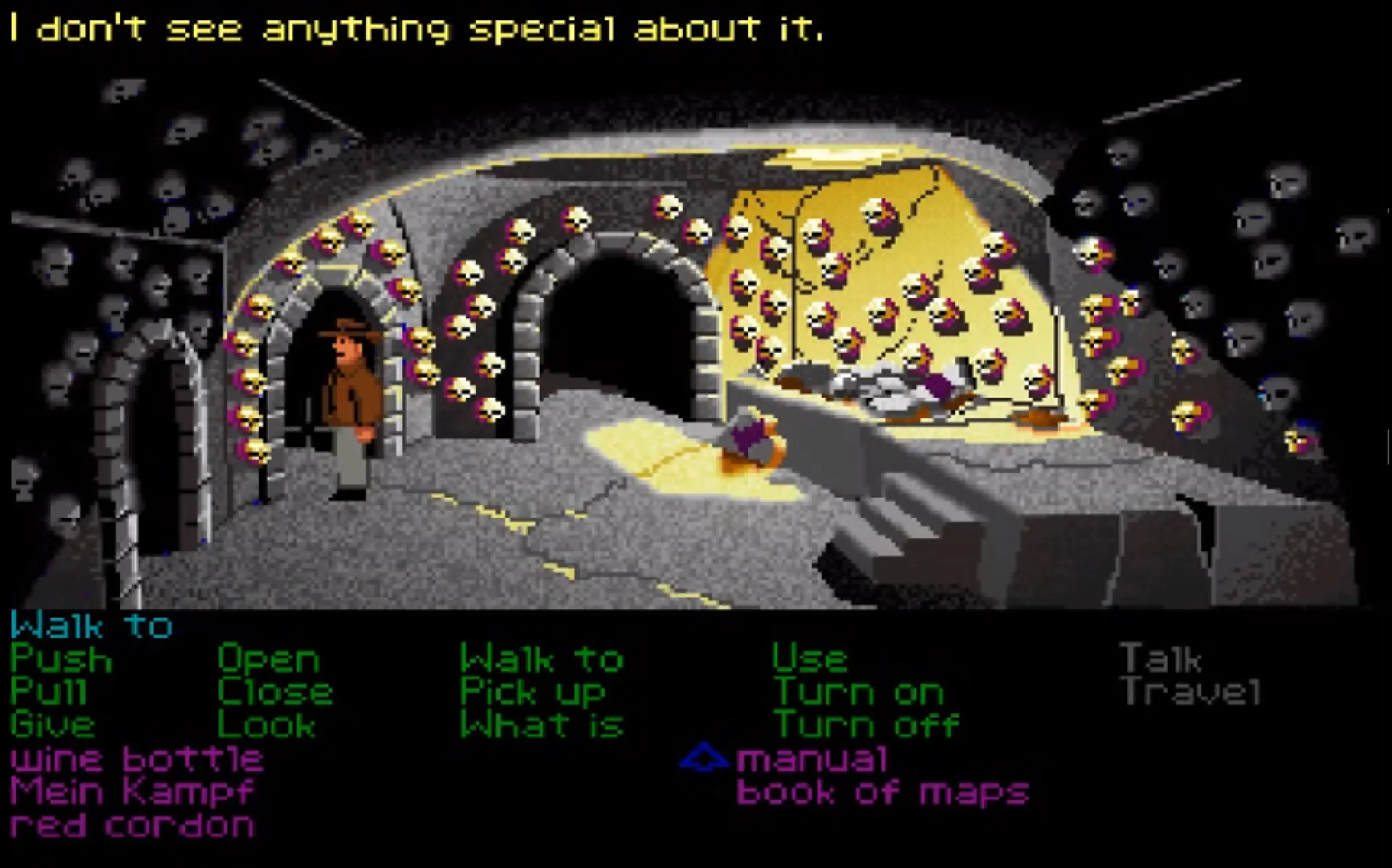Choose the Close verb

coord(275,692)
